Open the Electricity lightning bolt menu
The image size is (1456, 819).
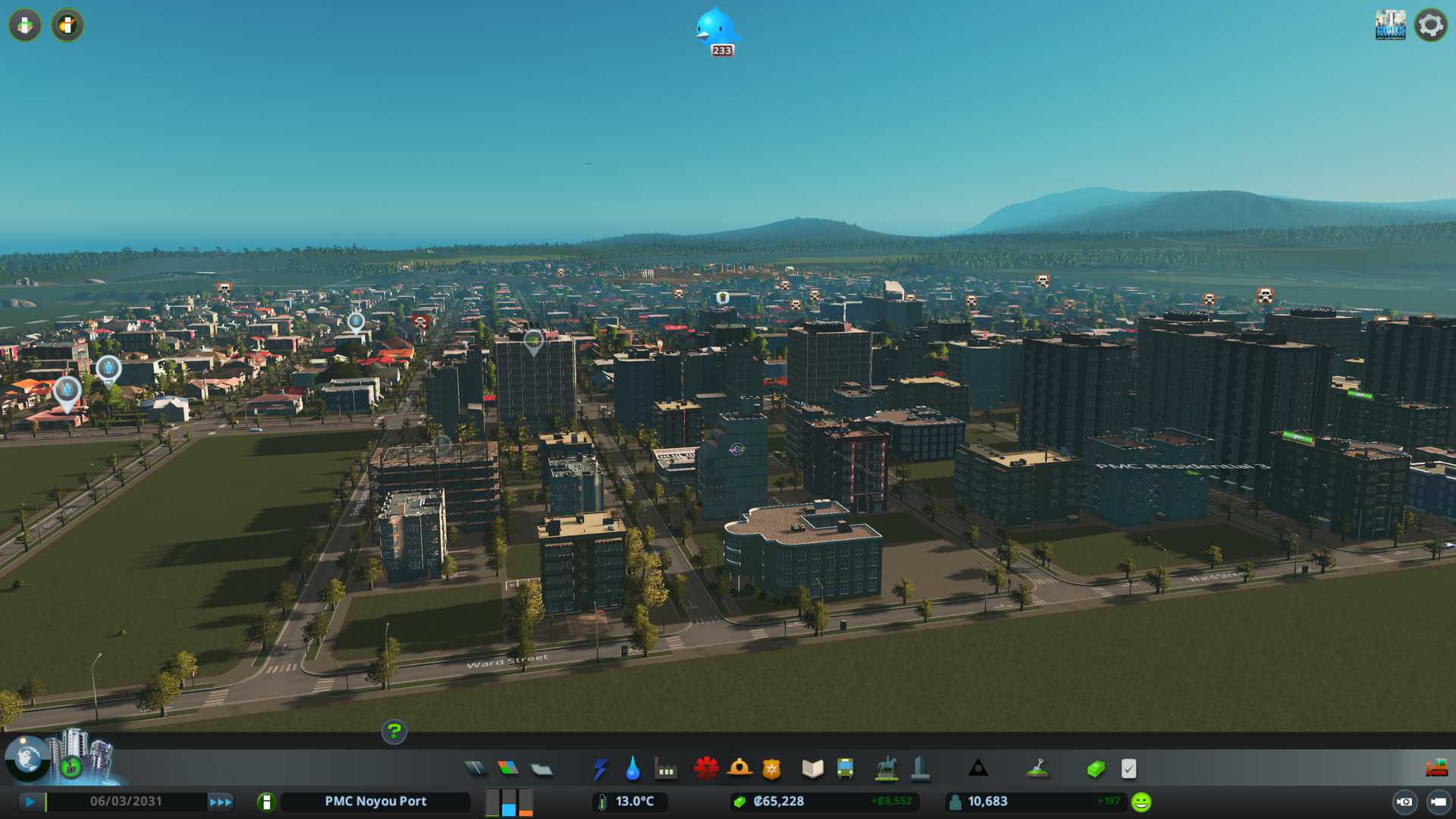(x=601, y=769)
